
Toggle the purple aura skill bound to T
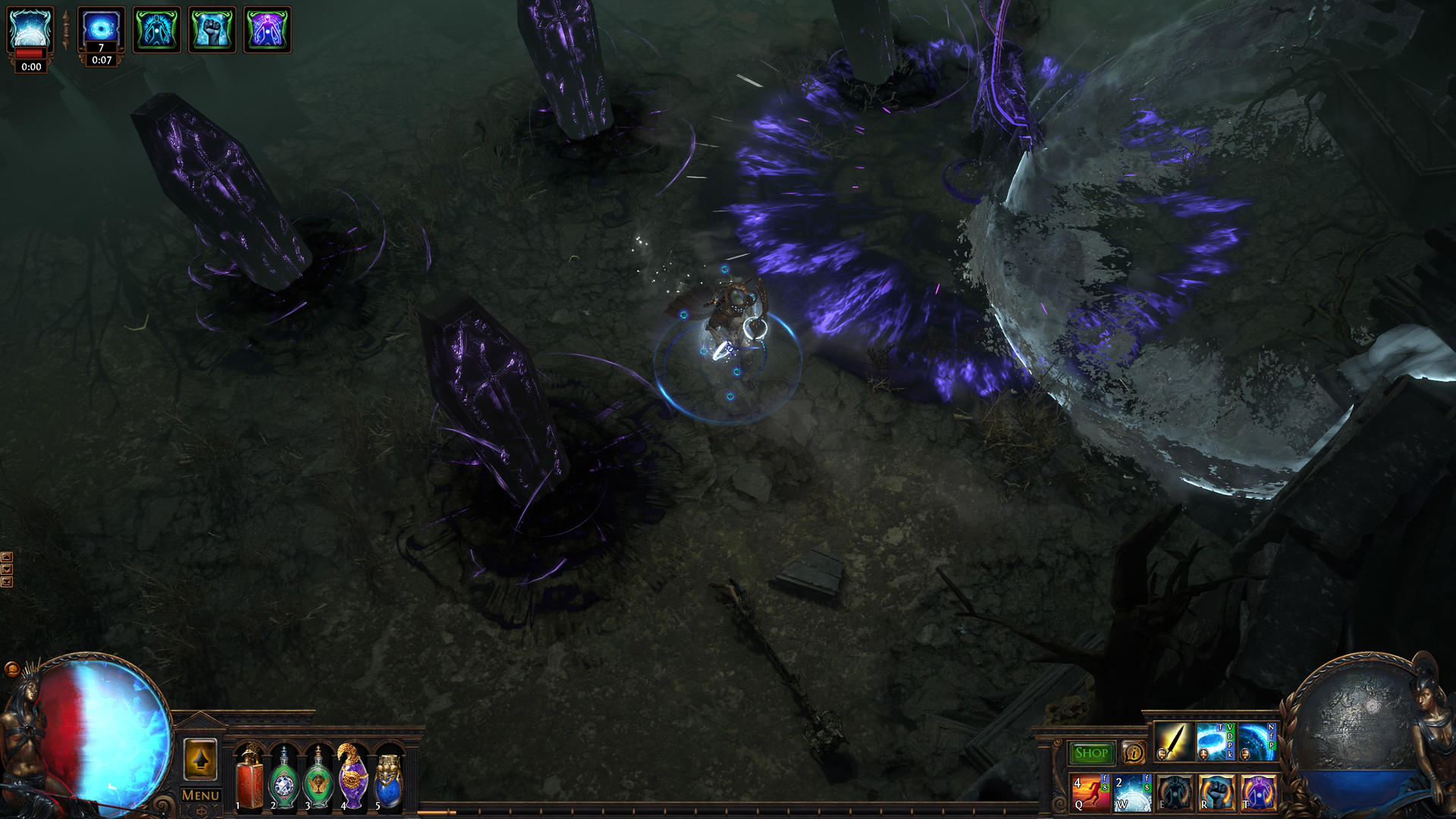(1259, 794)
